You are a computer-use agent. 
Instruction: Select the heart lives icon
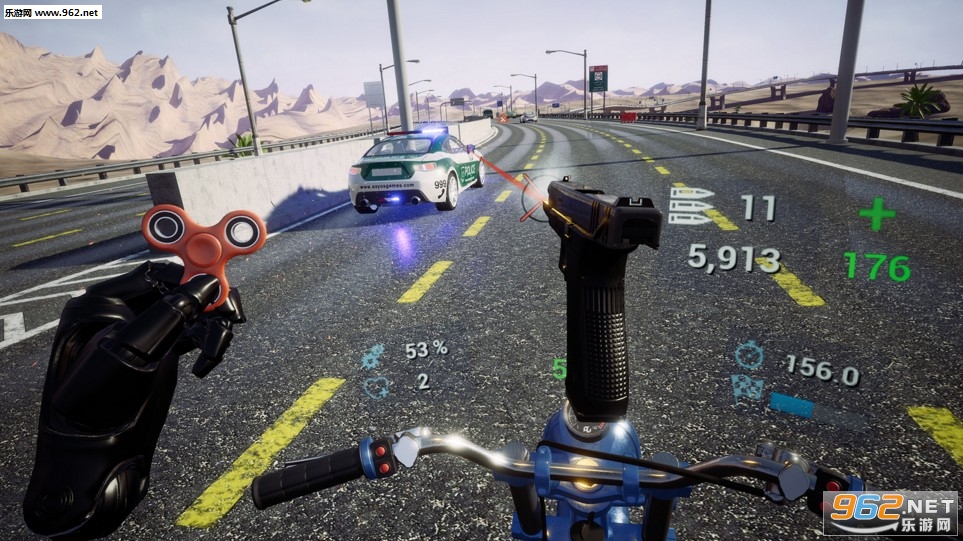(x=375, y=386)
